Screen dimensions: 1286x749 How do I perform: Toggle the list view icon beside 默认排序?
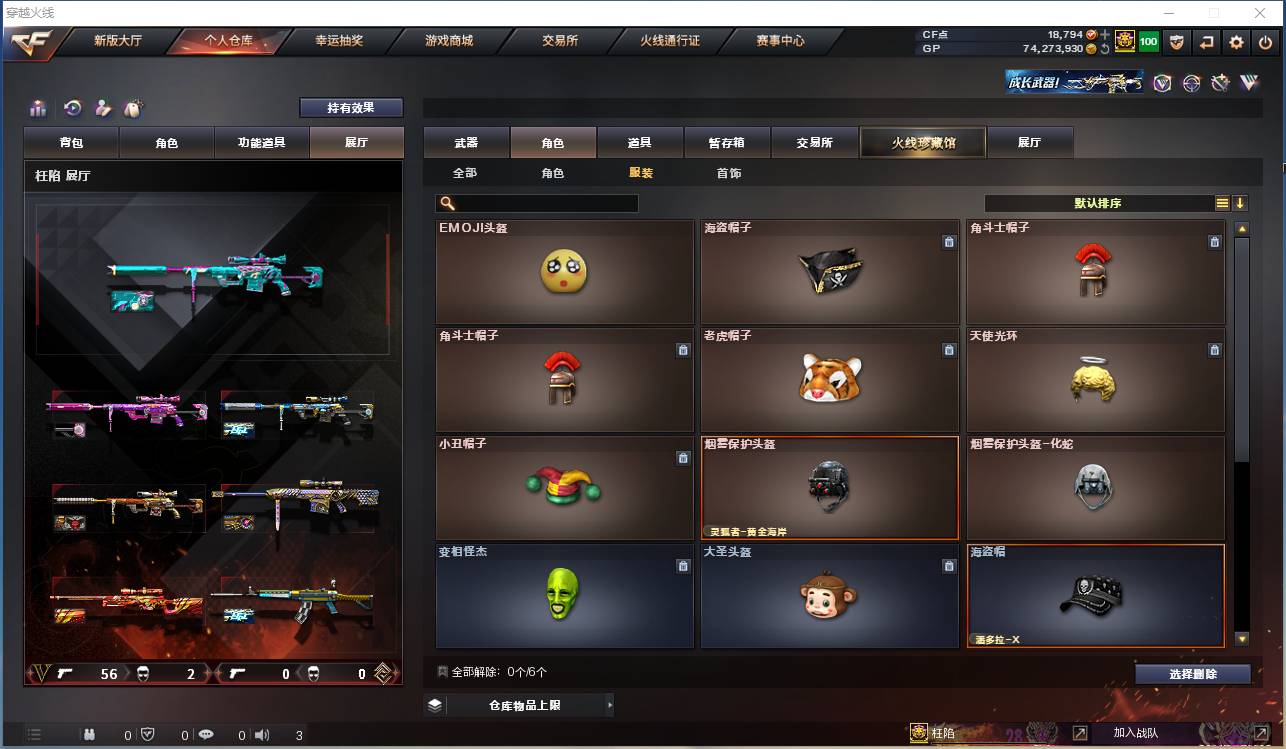click(1222, 202)
